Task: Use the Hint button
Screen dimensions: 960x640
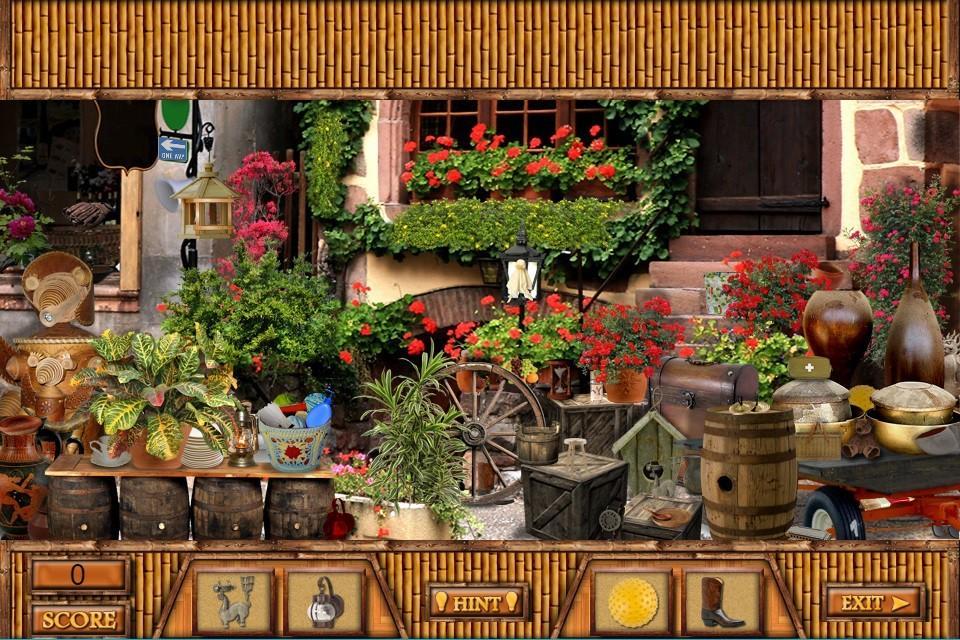Action: 477,602
